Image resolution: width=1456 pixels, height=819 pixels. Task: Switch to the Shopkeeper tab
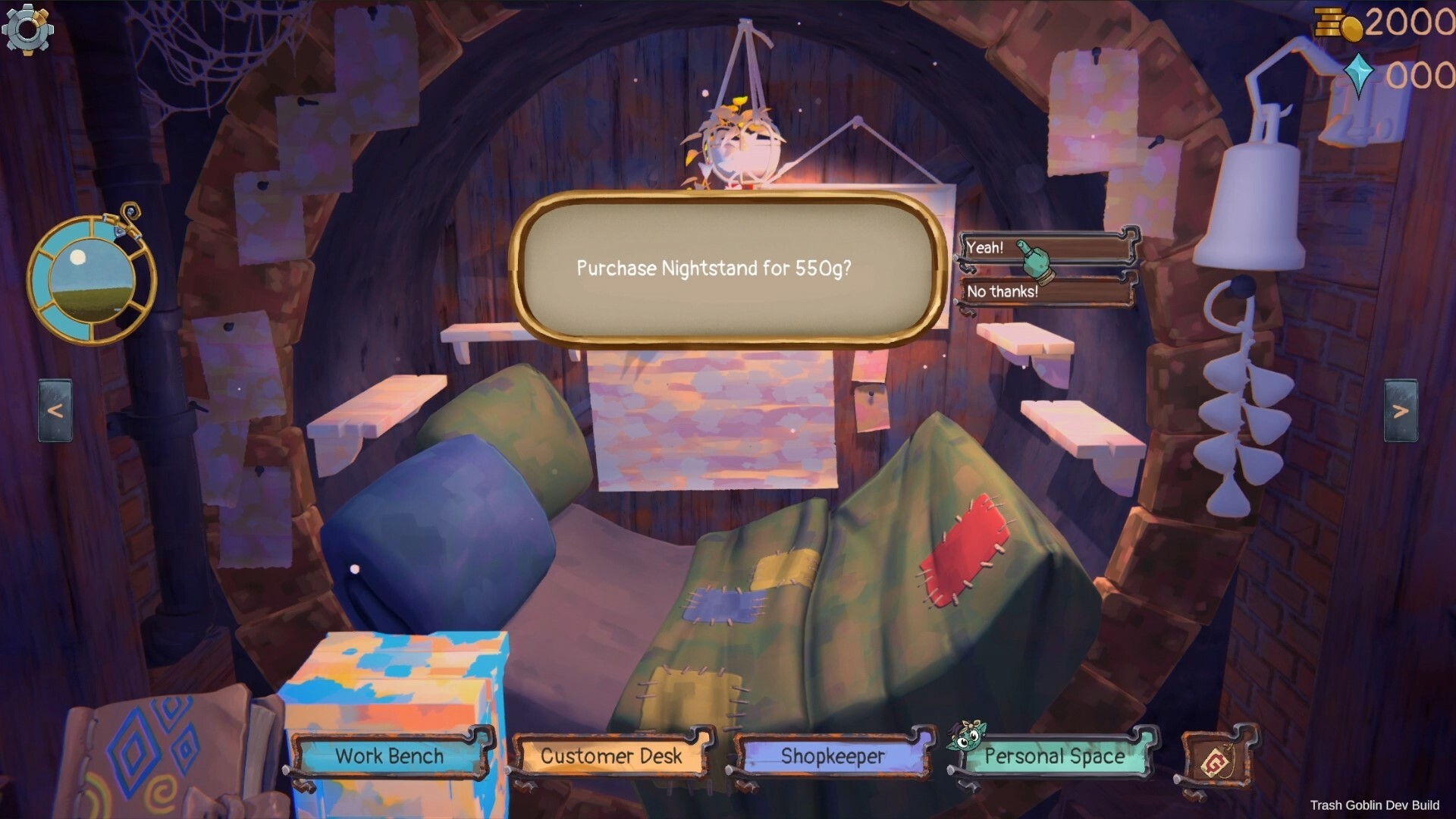point(833,756)
